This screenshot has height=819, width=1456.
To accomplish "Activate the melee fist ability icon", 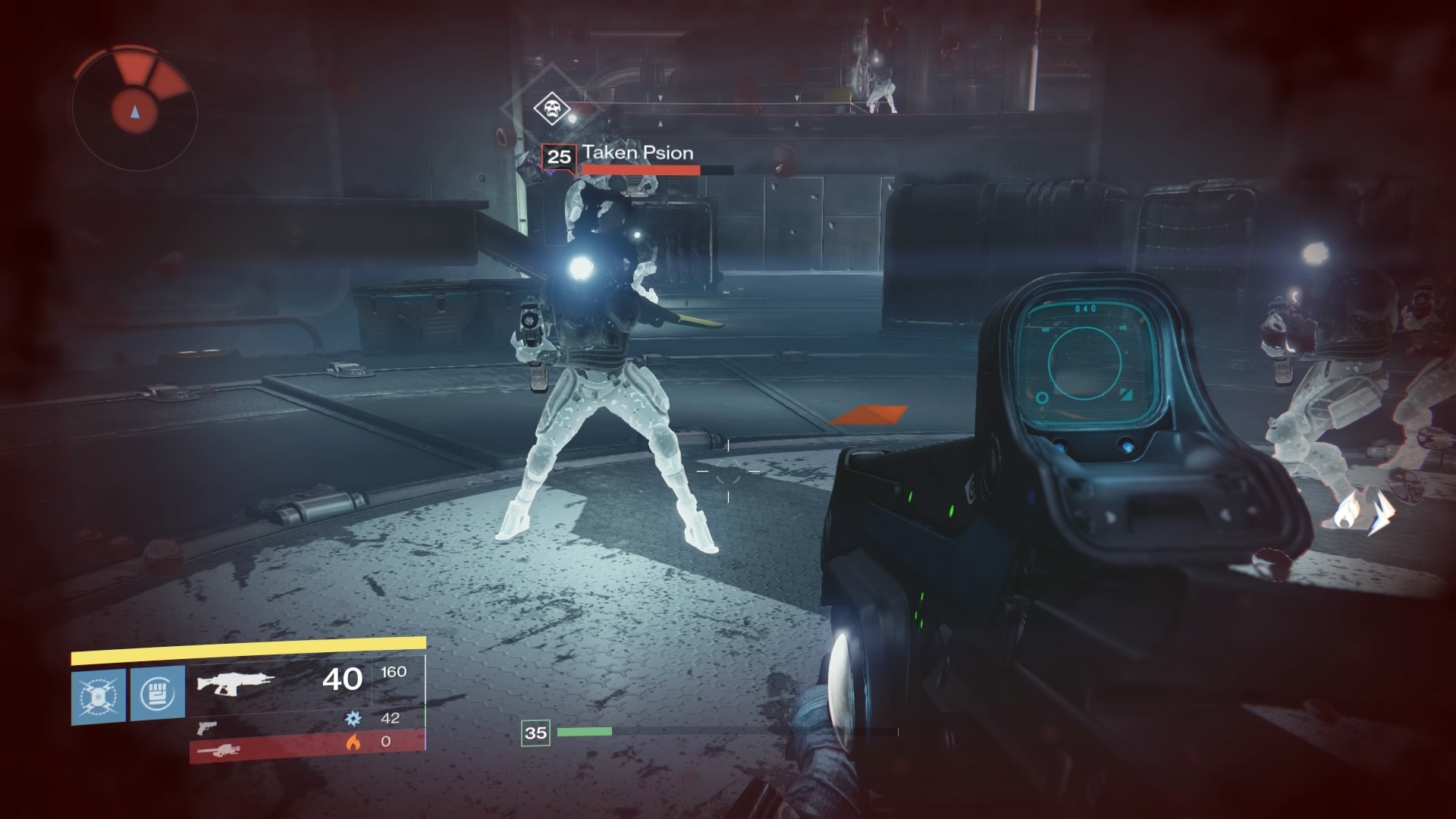I will pos(158,693).
